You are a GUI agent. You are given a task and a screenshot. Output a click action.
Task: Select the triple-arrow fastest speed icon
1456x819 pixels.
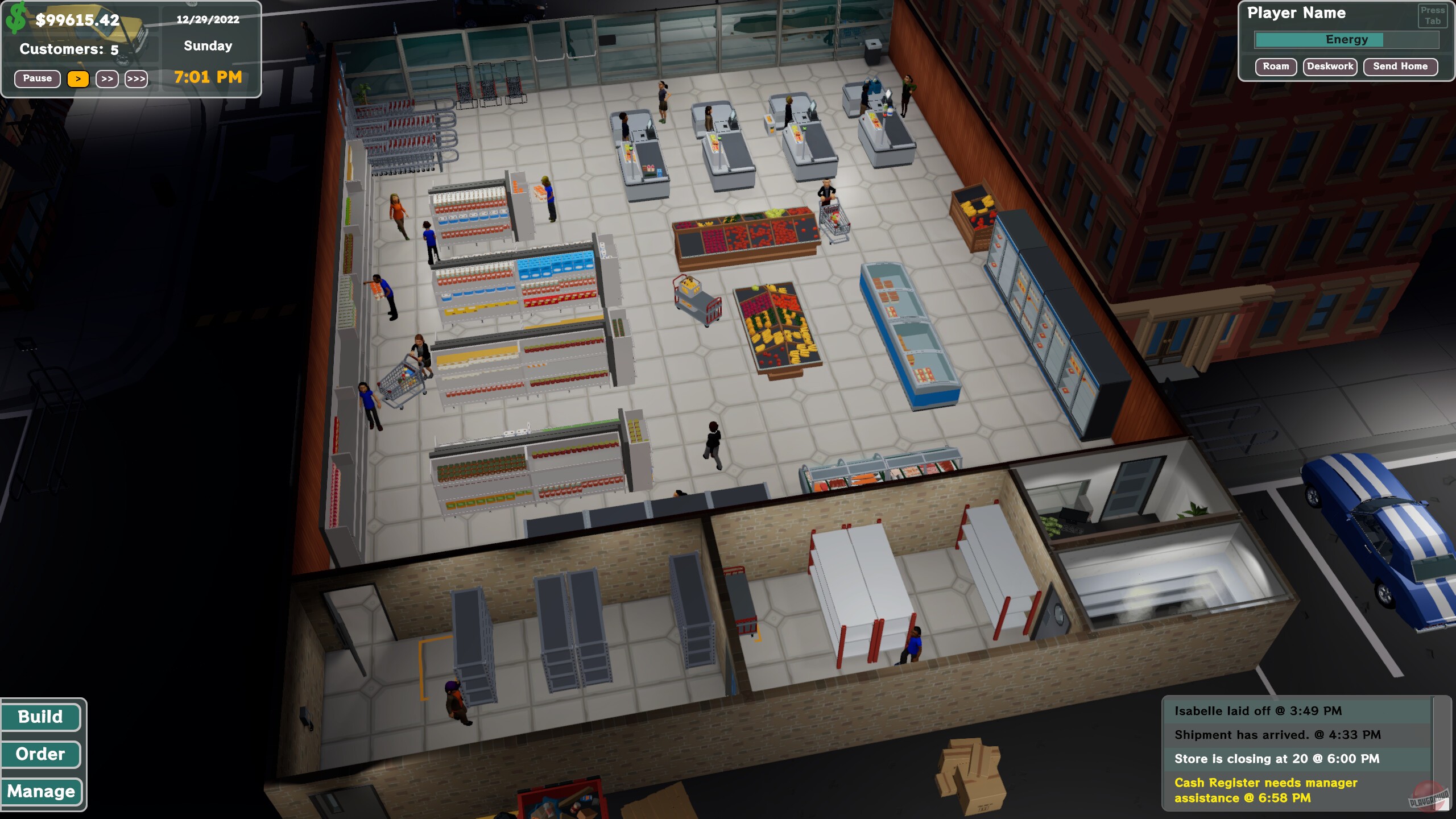tap(136, 79)
